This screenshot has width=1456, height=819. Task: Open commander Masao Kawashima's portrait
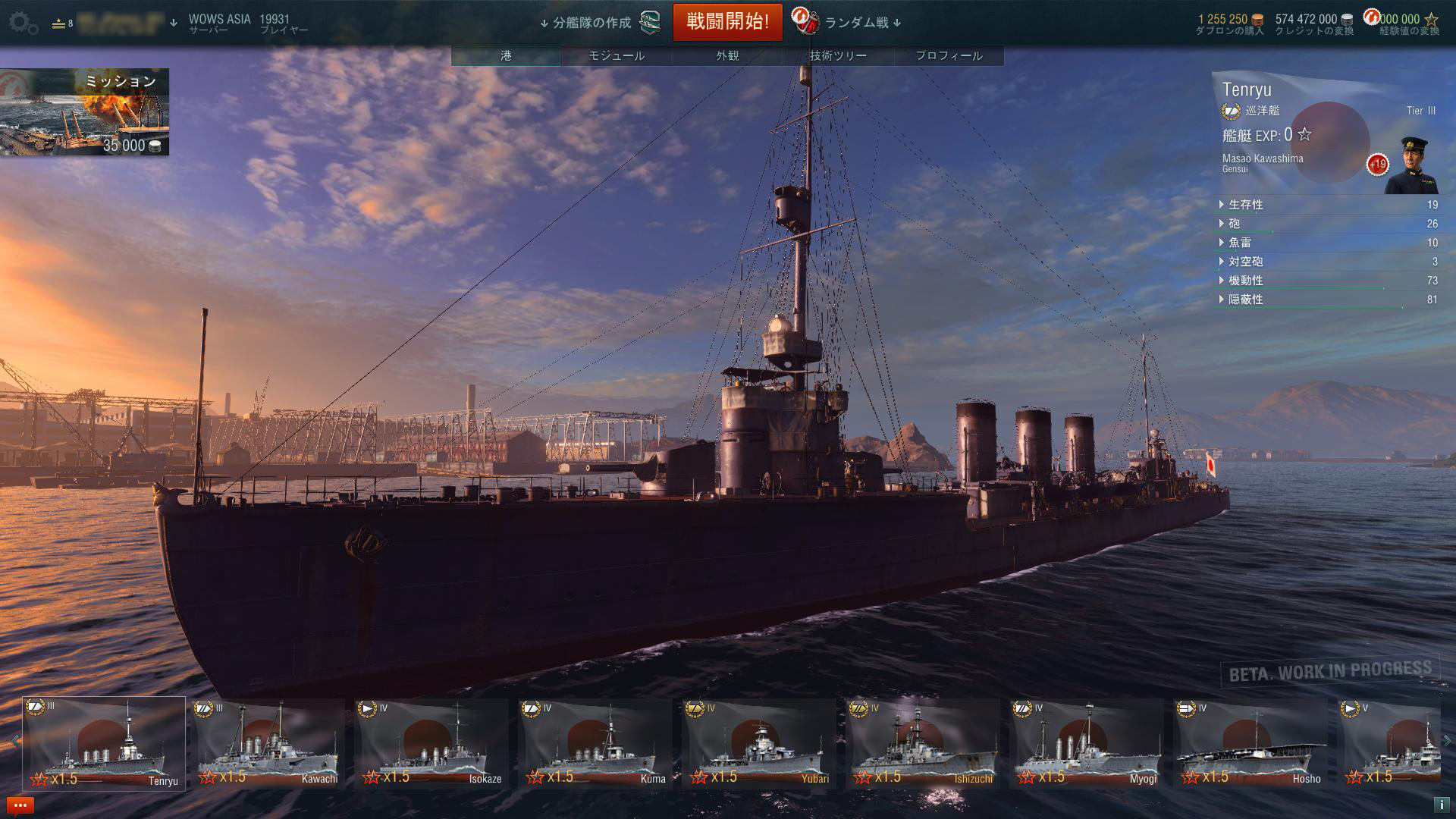coord(1410,165)
